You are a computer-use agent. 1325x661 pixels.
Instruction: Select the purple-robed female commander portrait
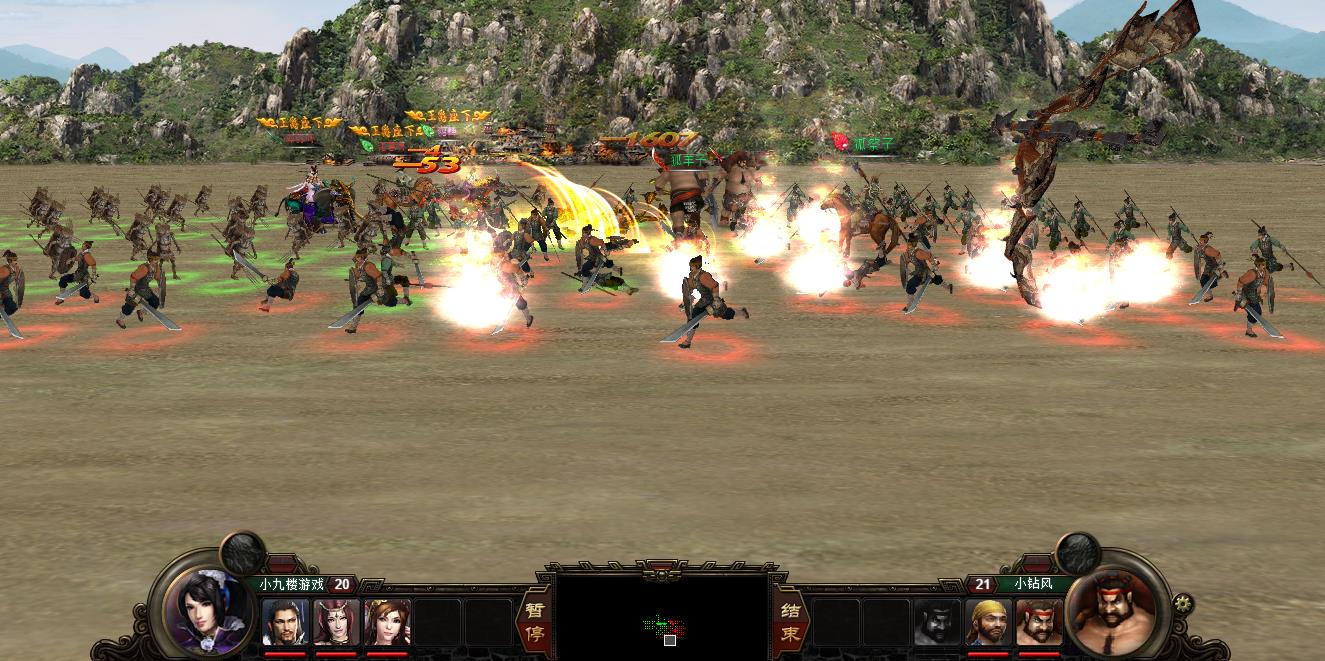205,609
